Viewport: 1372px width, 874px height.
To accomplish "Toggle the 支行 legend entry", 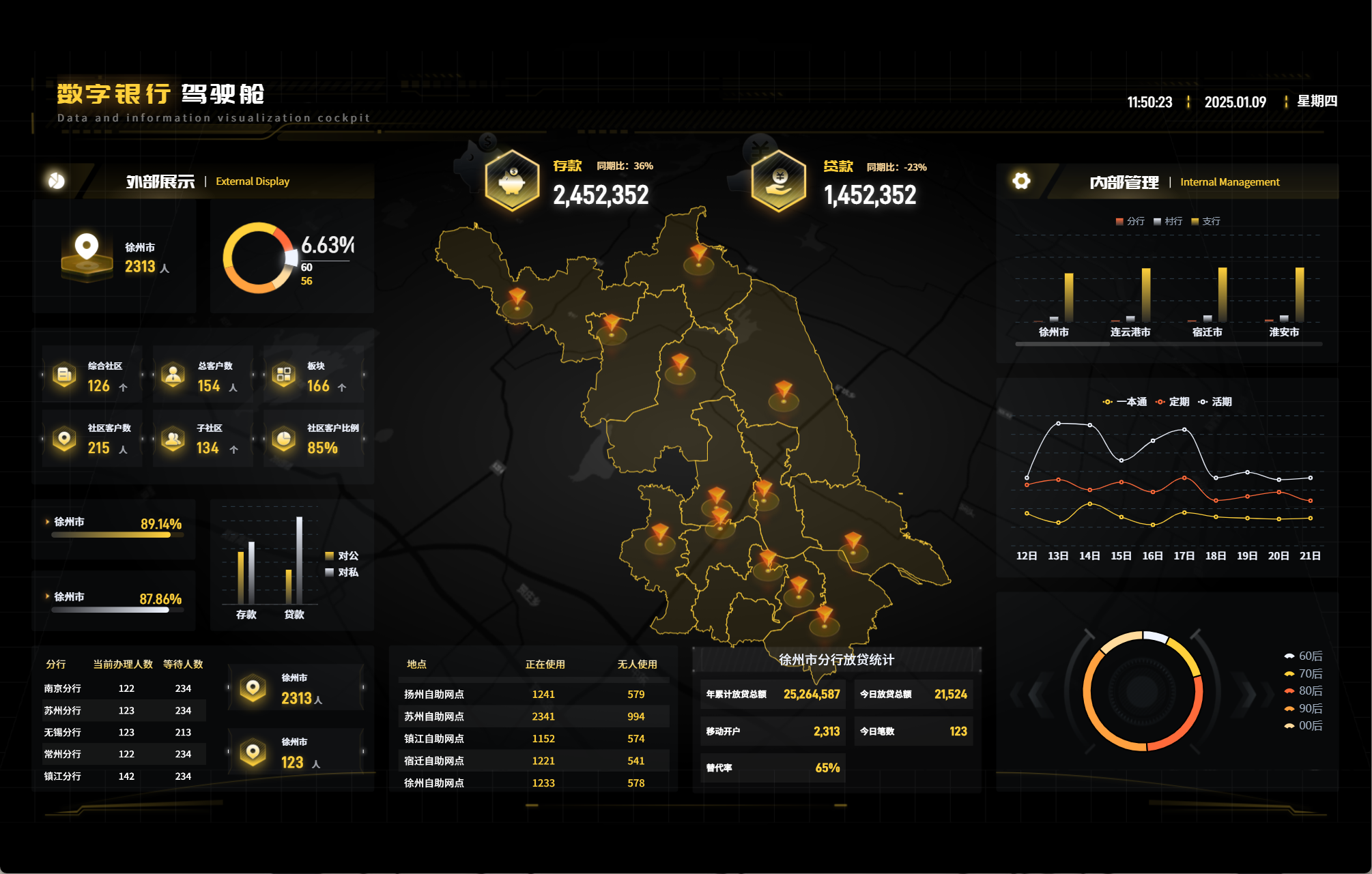I will pos(1205,222).
